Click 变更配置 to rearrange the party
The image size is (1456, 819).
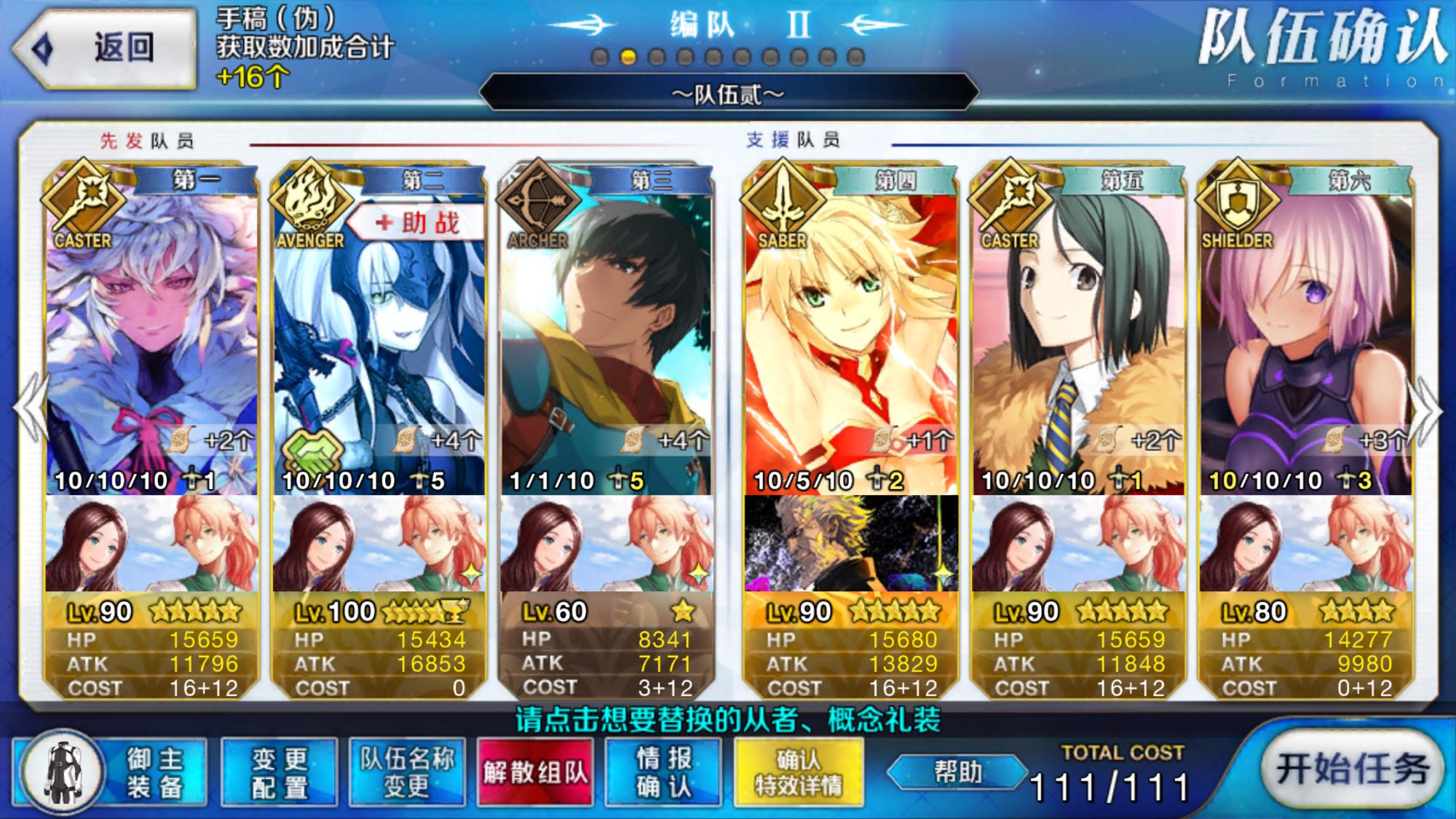[280, 773]
